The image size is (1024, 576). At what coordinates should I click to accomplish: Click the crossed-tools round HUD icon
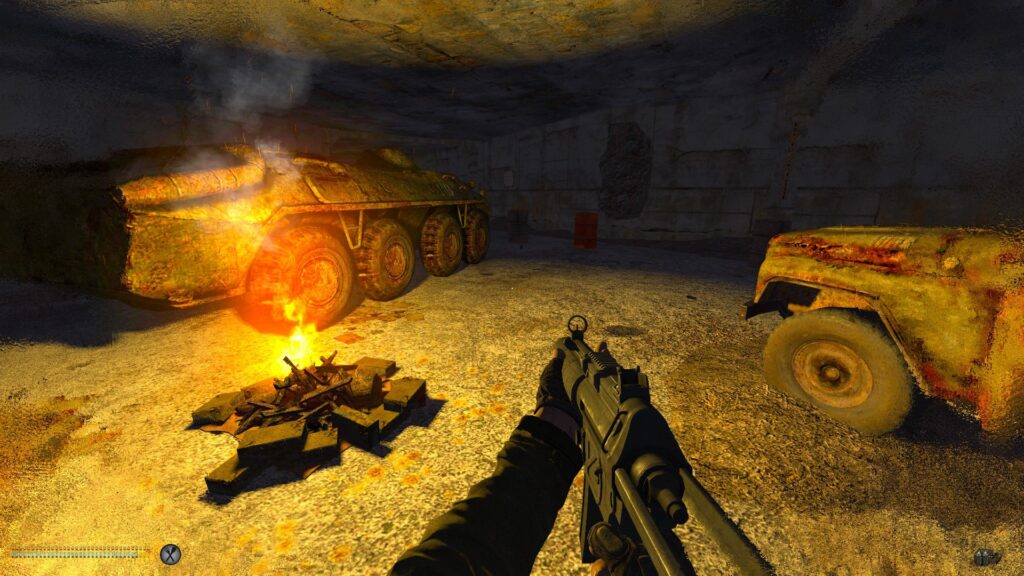(x=171, y=553)
